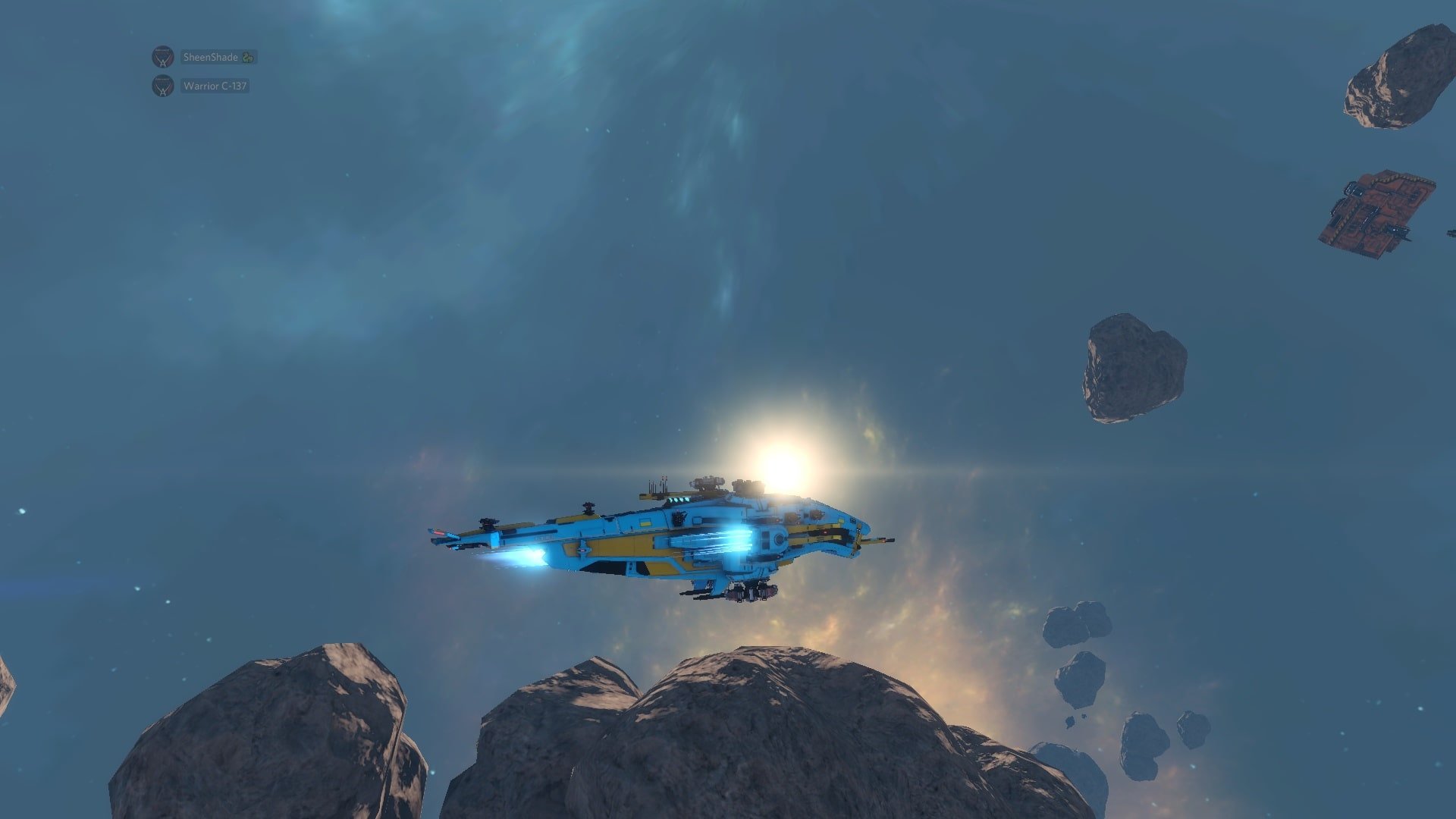This screenshot has width=1456, height=819.
Task: Click the turret mounted atop the ship
Action: click(707, 483)
